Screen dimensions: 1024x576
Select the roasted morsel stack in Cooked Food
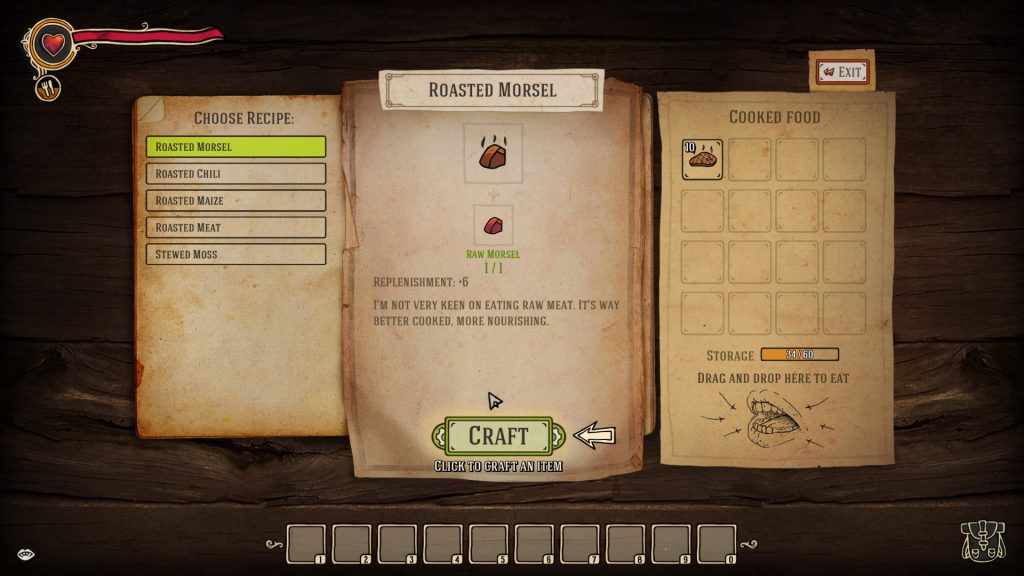point(703,160)
